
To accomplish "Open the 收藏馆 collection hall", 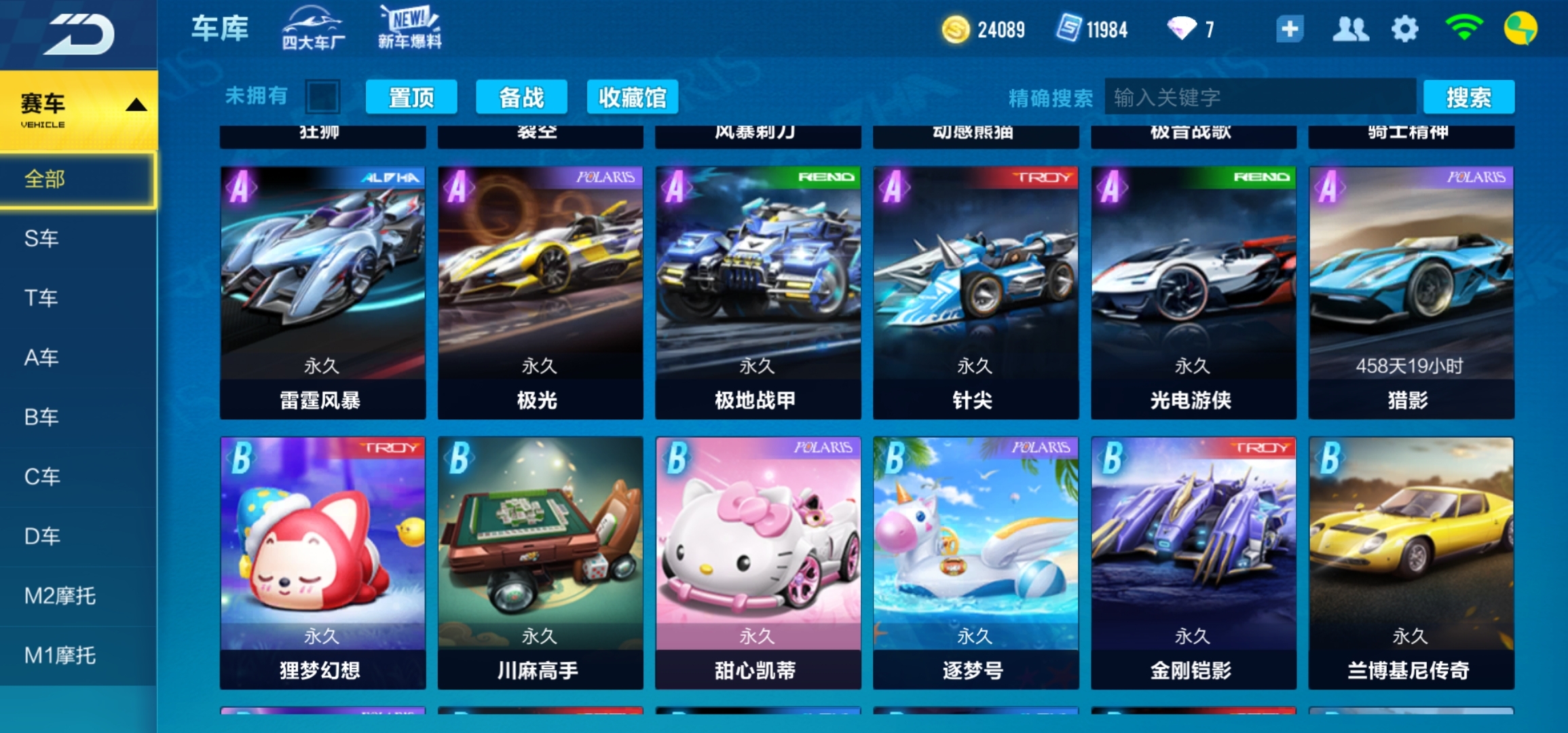I will pyautogui.click(x=632, y=97).
